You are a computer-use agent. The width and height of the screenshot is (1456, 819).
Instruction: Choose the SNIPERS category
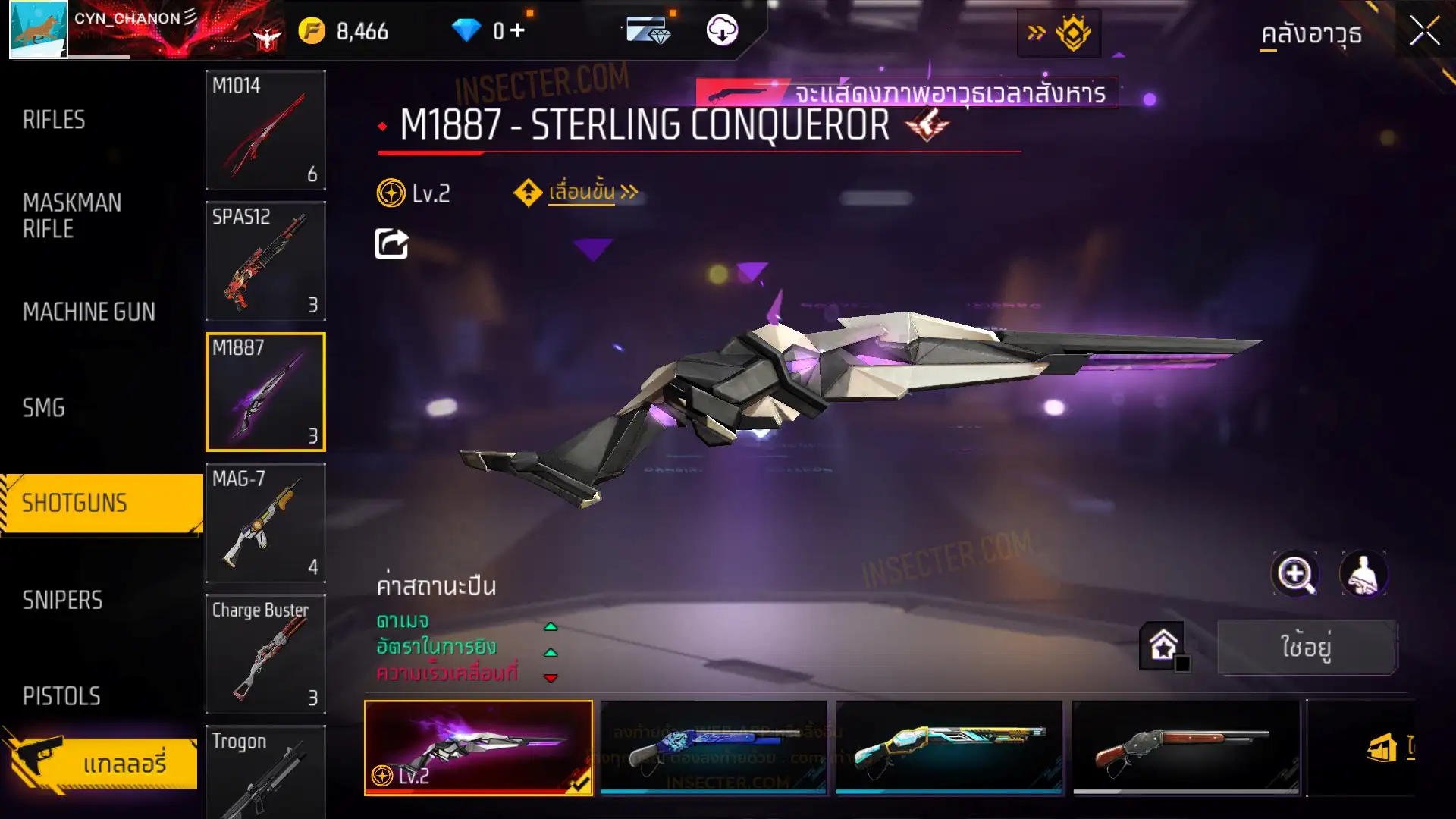(62, 601)
